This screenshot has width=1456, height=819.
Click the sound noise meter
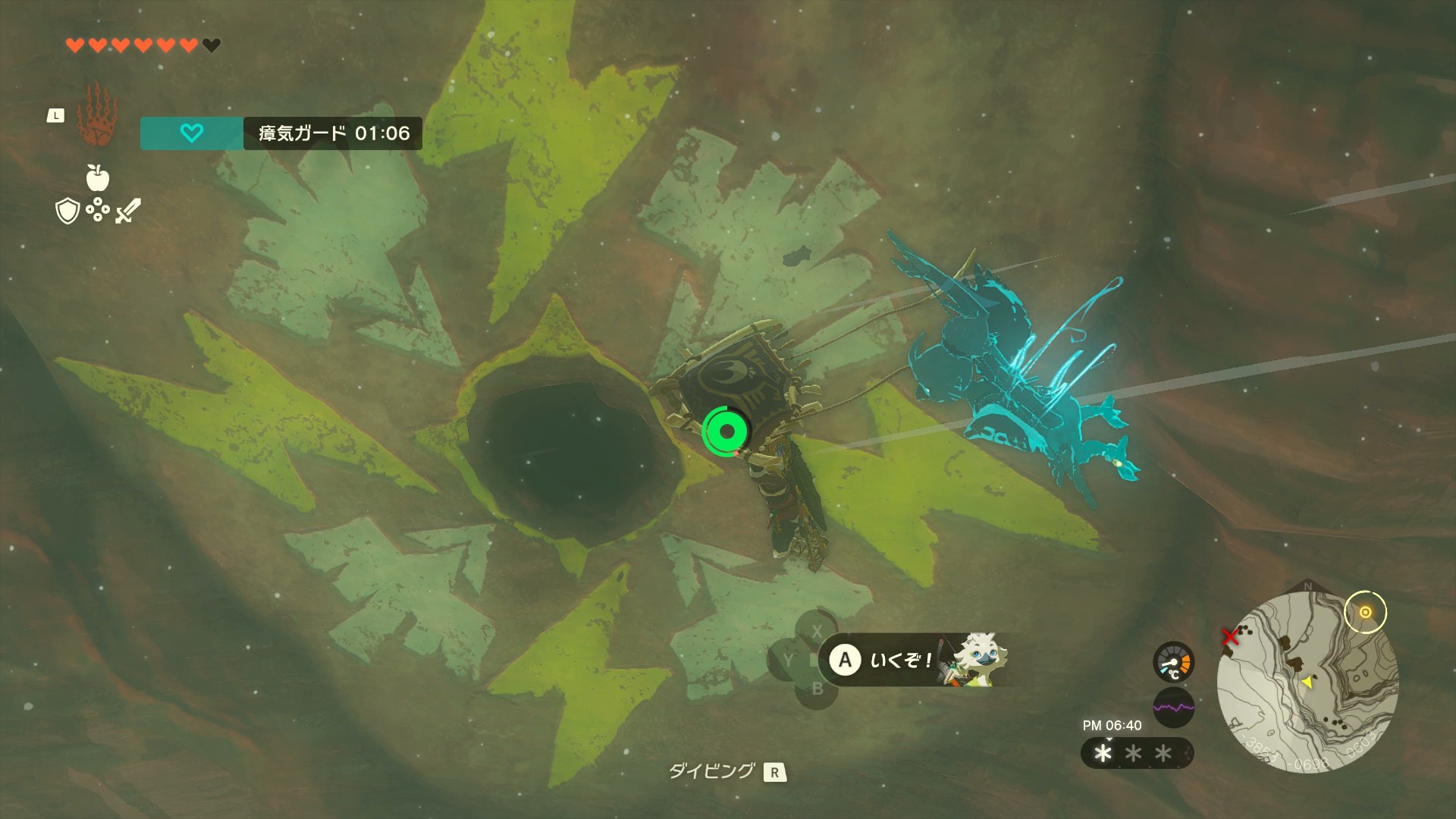pyautogui.click(x=1173, y=708)
